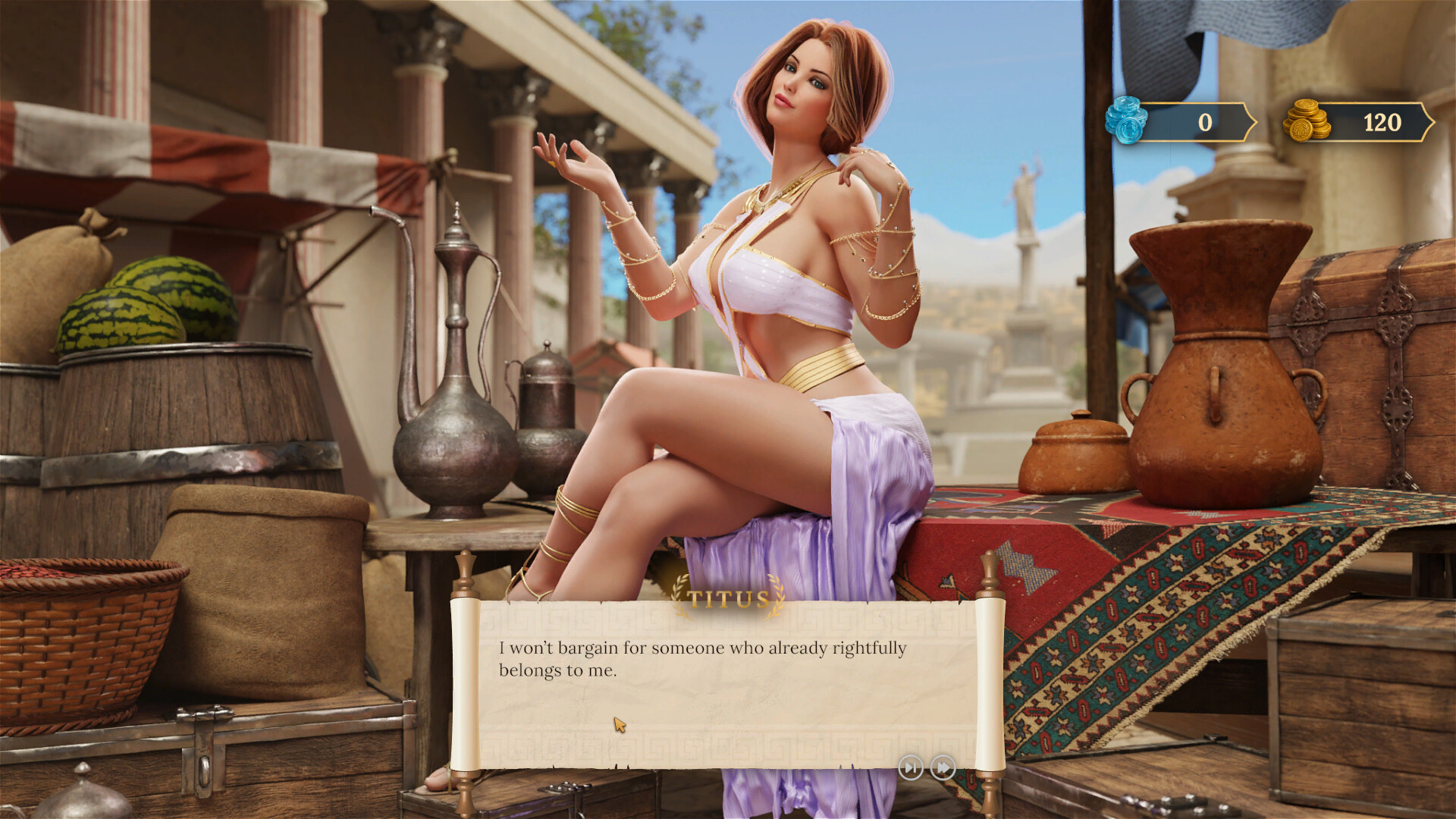Click the left scroll handle of the dialogue box
1456x819 pixels.
click(463, 682)
